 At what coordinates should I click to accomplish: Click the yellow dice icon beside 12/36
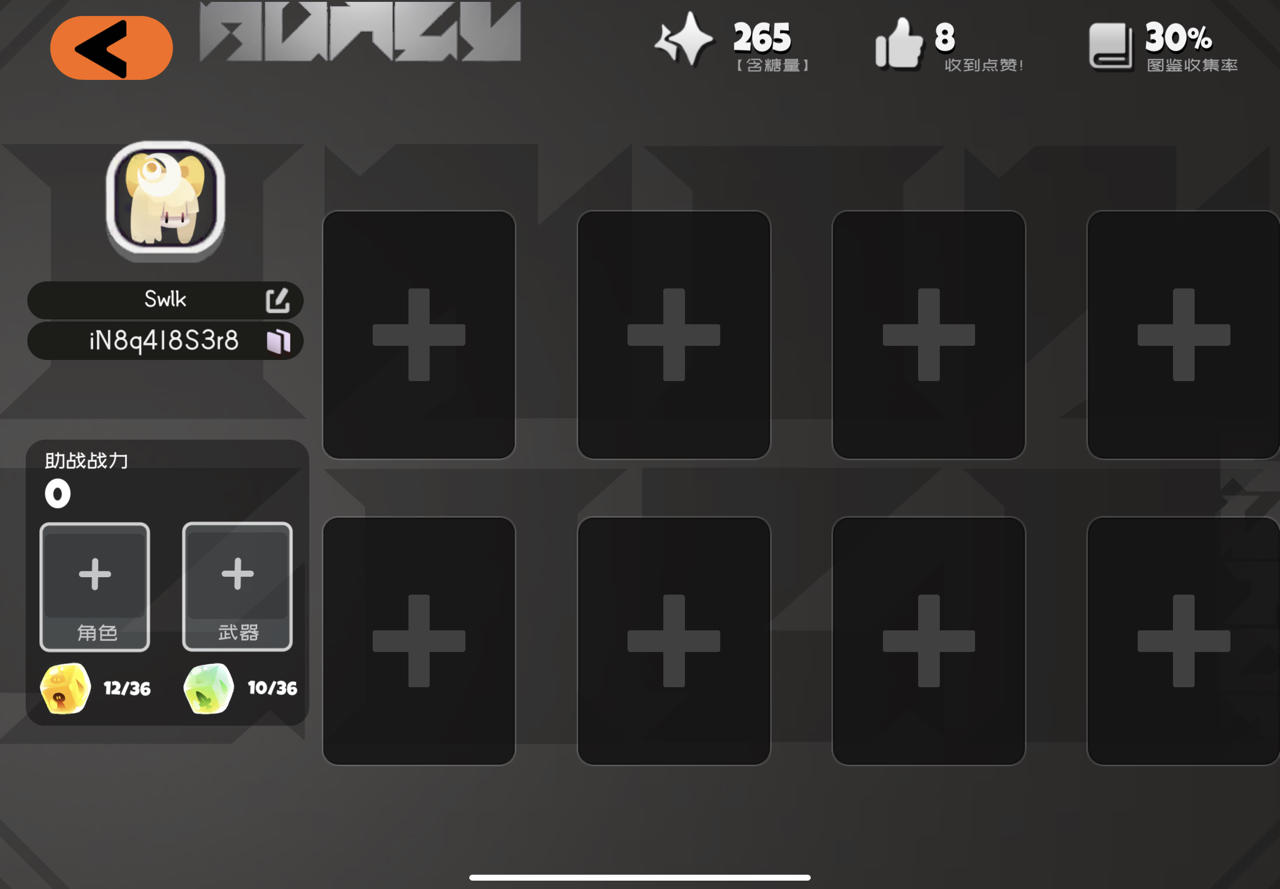pos(64,688)
